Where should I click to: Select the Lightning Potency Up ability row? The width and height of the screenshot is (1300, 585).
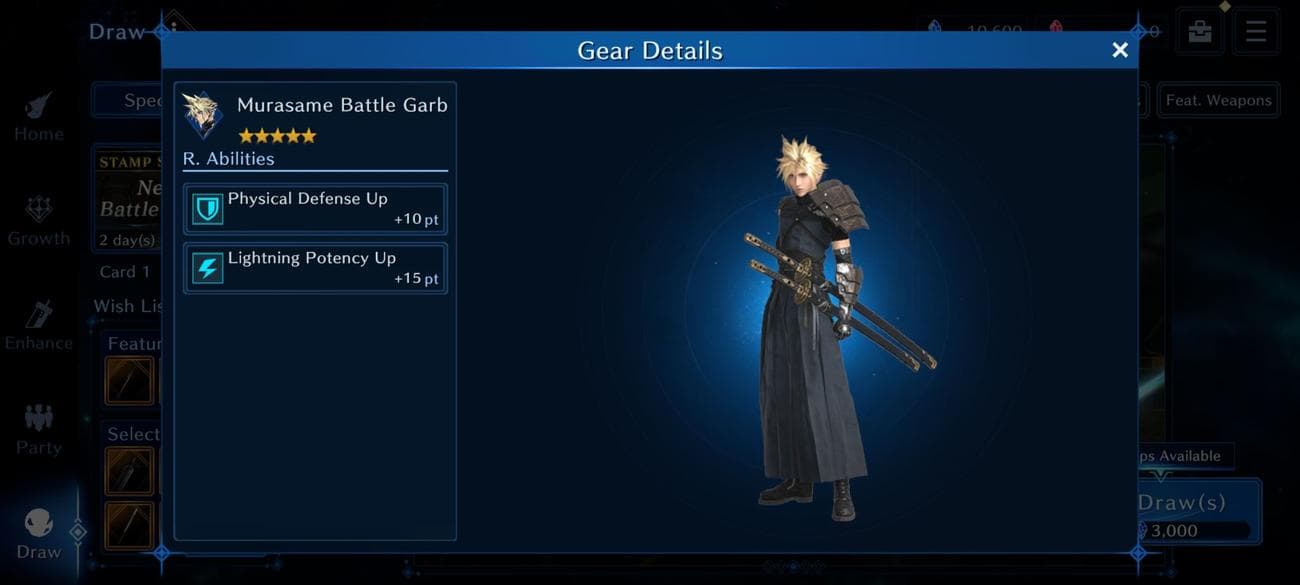pos(315,268)
